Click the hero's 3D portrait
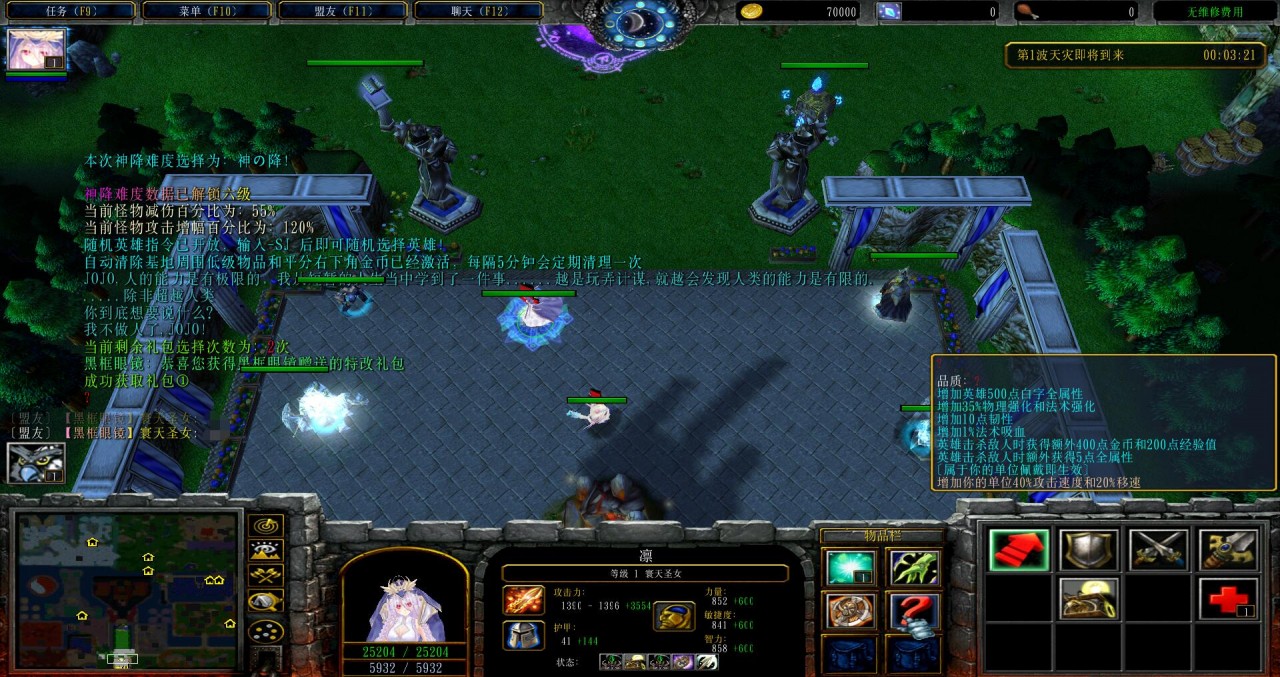The width and height of the screenshot is (1280, 677). 404,600
